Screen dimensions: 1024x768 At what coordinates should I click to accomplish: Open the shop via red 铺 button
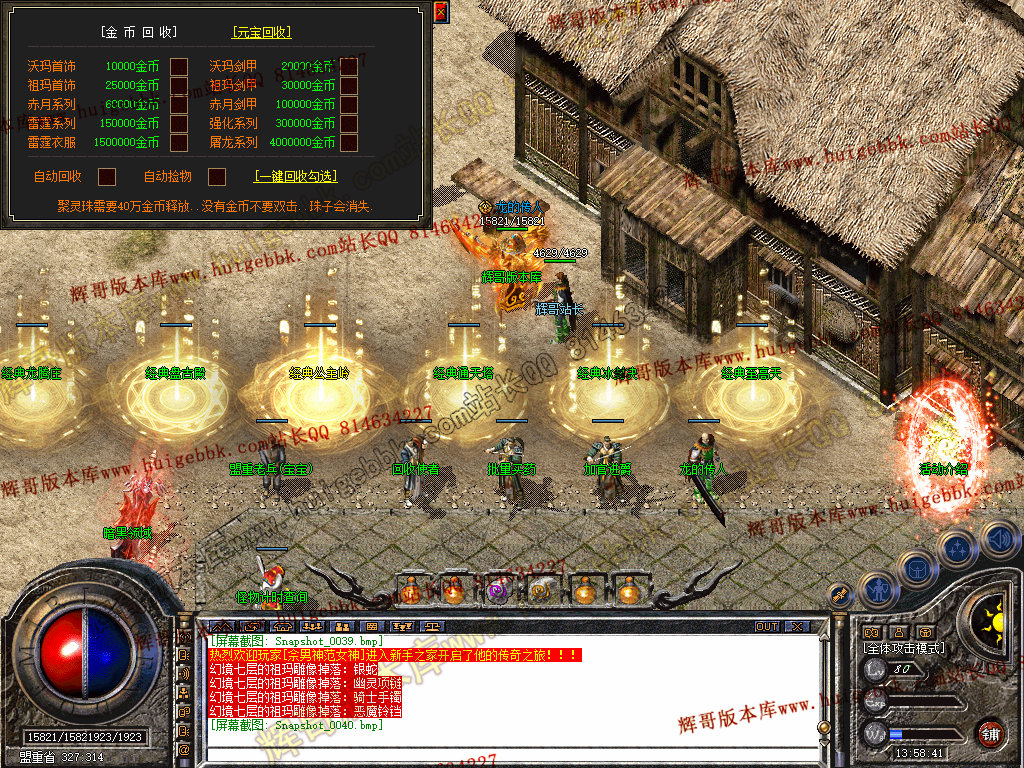[990, 732]
